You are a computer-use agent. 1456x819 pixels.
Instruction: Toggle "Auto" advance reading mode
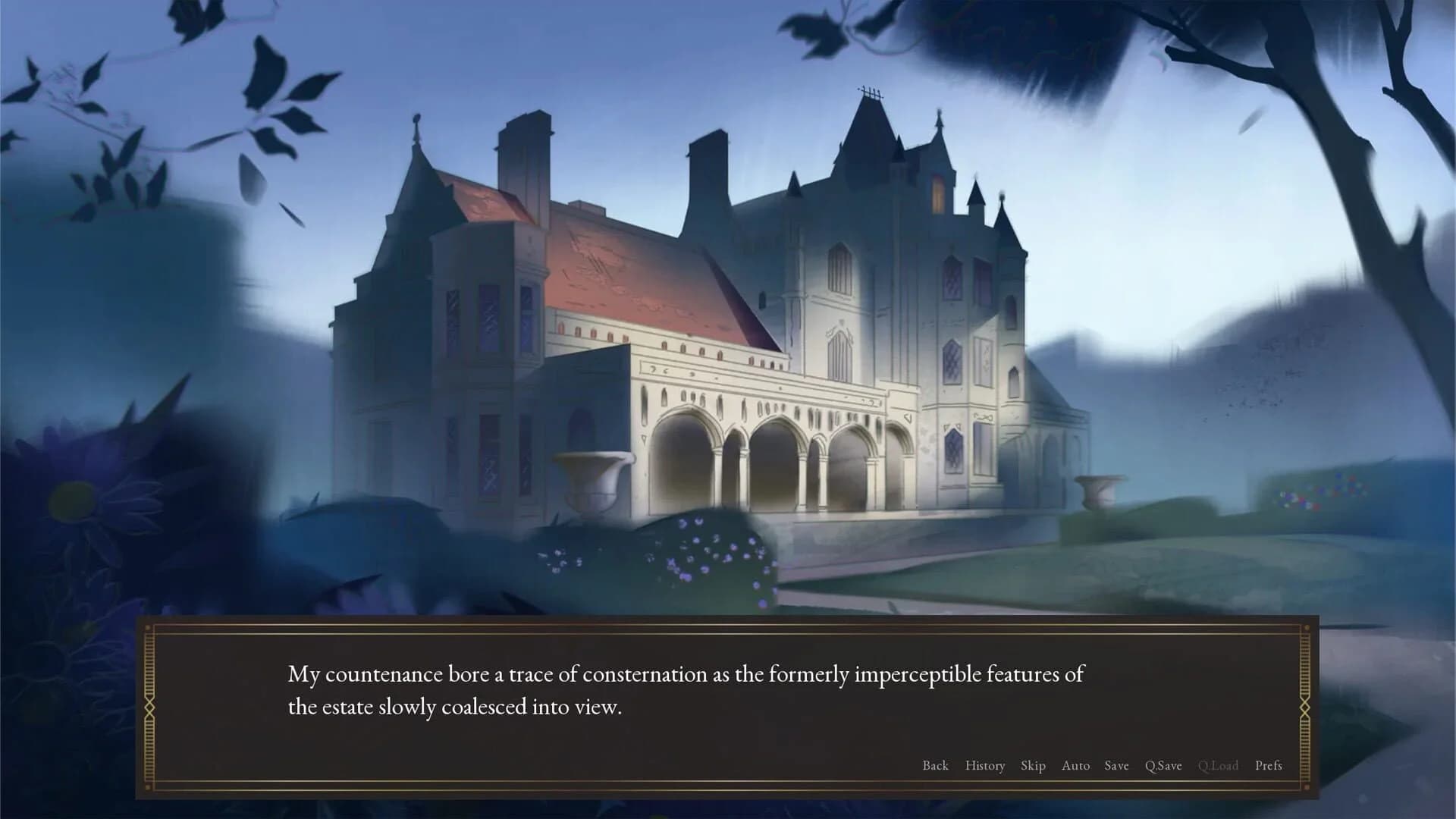coord(1076,766)
